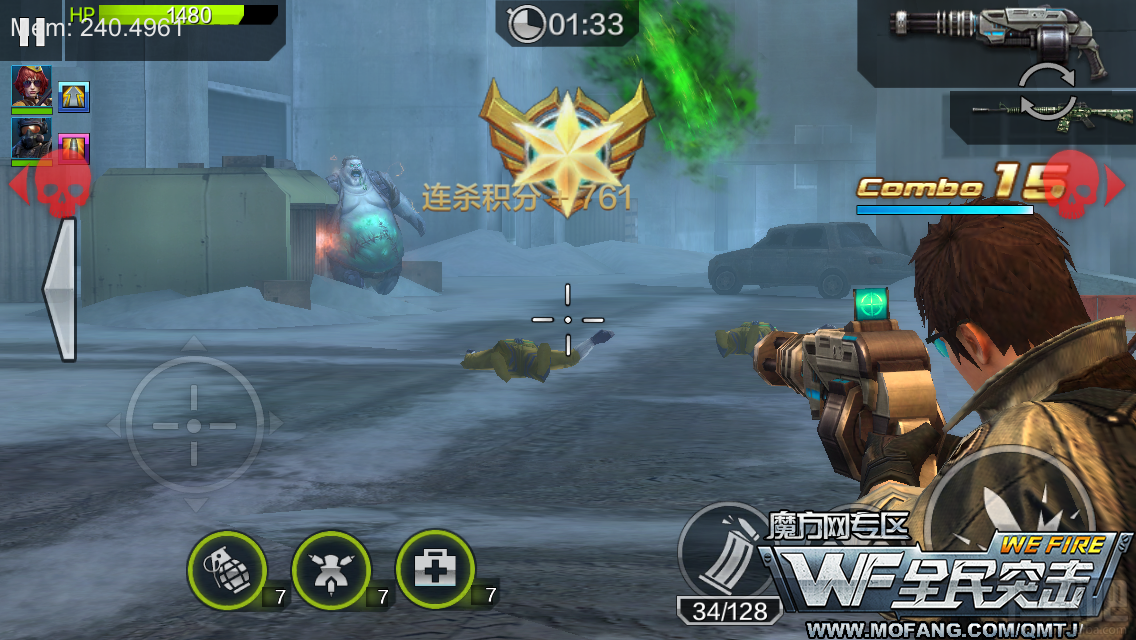Tap the circular weapon swap arrows

point(1047,93)
